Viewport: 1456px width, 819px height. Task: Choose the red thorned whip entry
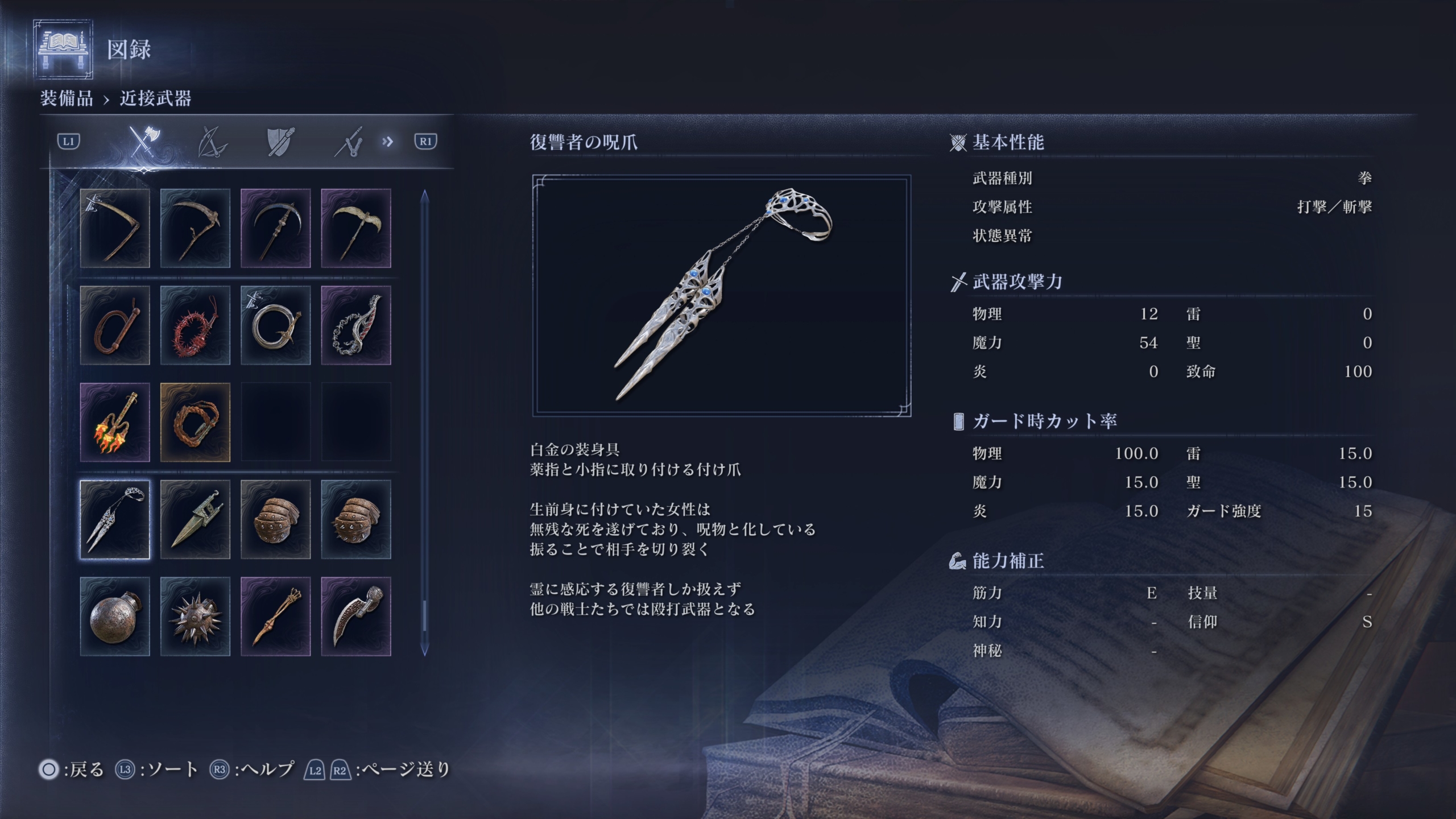pyautogui.click(x=195, y=325)
